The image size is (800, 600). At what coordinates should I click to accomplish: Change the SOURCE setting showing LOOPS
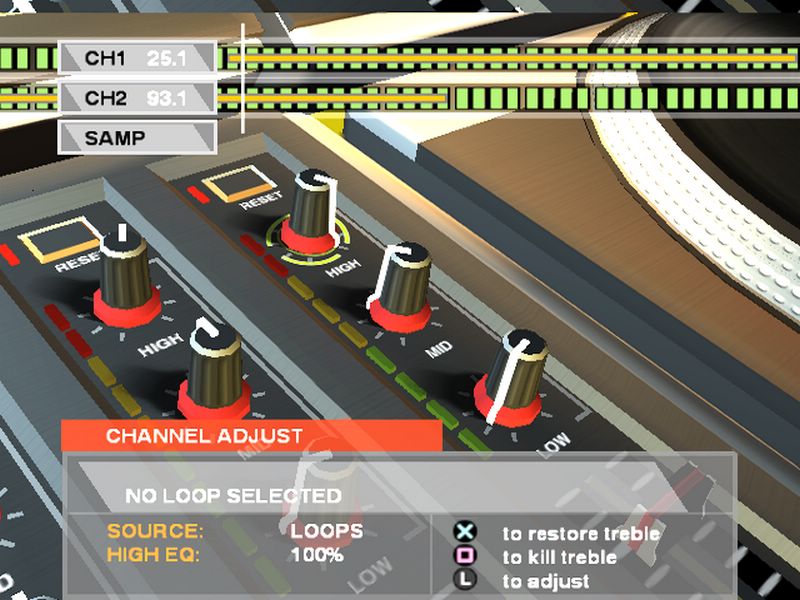pyautogui.click(x=327, y=531)
